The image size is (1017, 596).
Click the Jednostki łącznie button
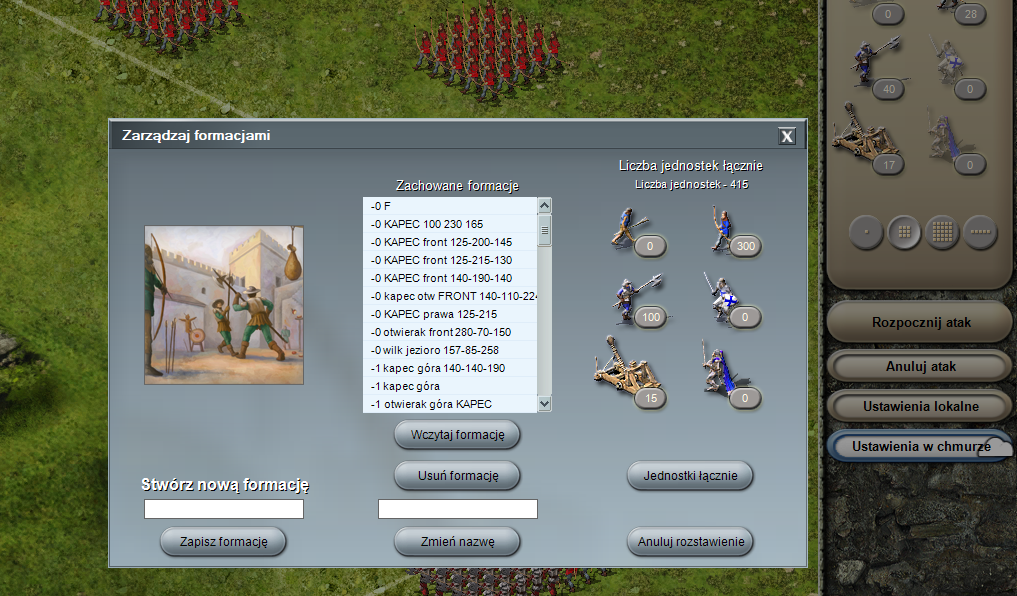690,476
